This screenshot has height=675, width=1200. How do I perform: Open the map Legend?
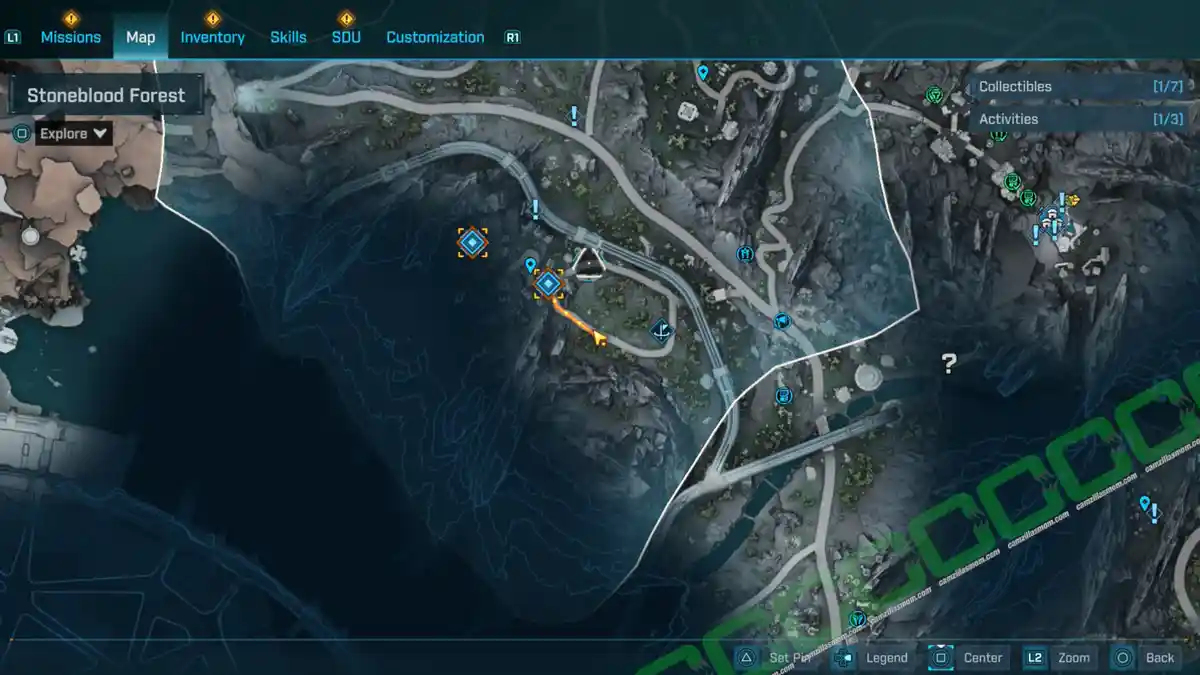[x=873, y=657]
